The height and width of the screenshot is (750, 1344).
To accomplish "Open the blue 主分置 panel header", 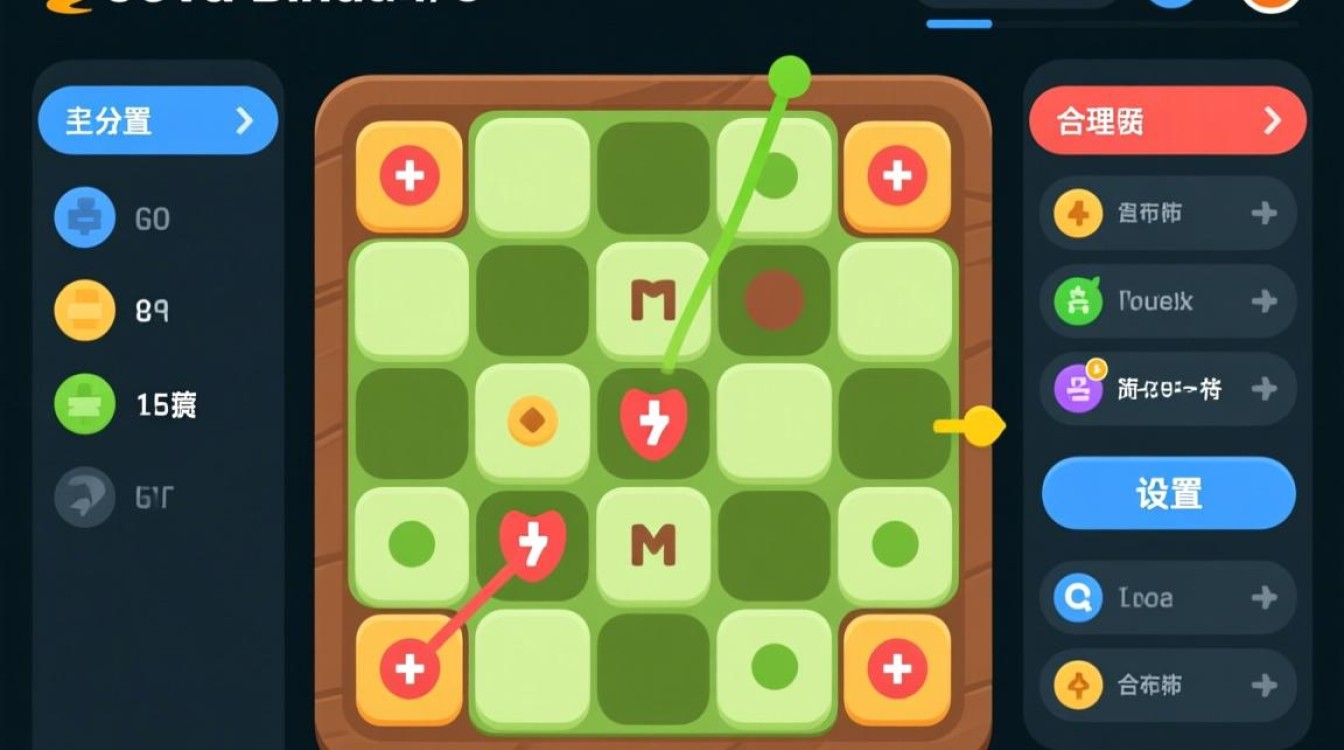I will coord(157,121).
